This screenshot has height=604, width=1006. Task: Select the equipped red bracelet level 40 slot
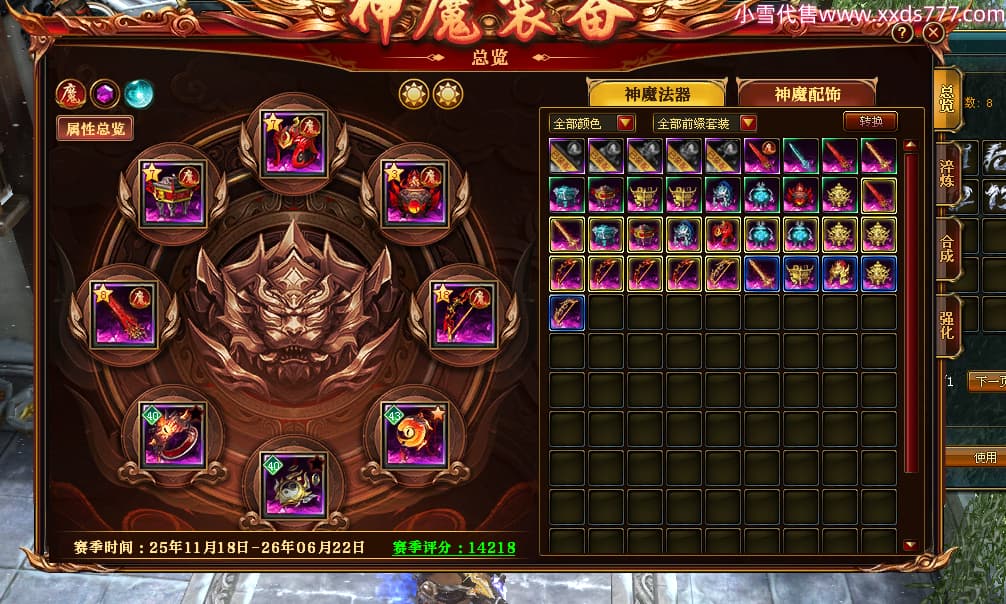(174, 434)
